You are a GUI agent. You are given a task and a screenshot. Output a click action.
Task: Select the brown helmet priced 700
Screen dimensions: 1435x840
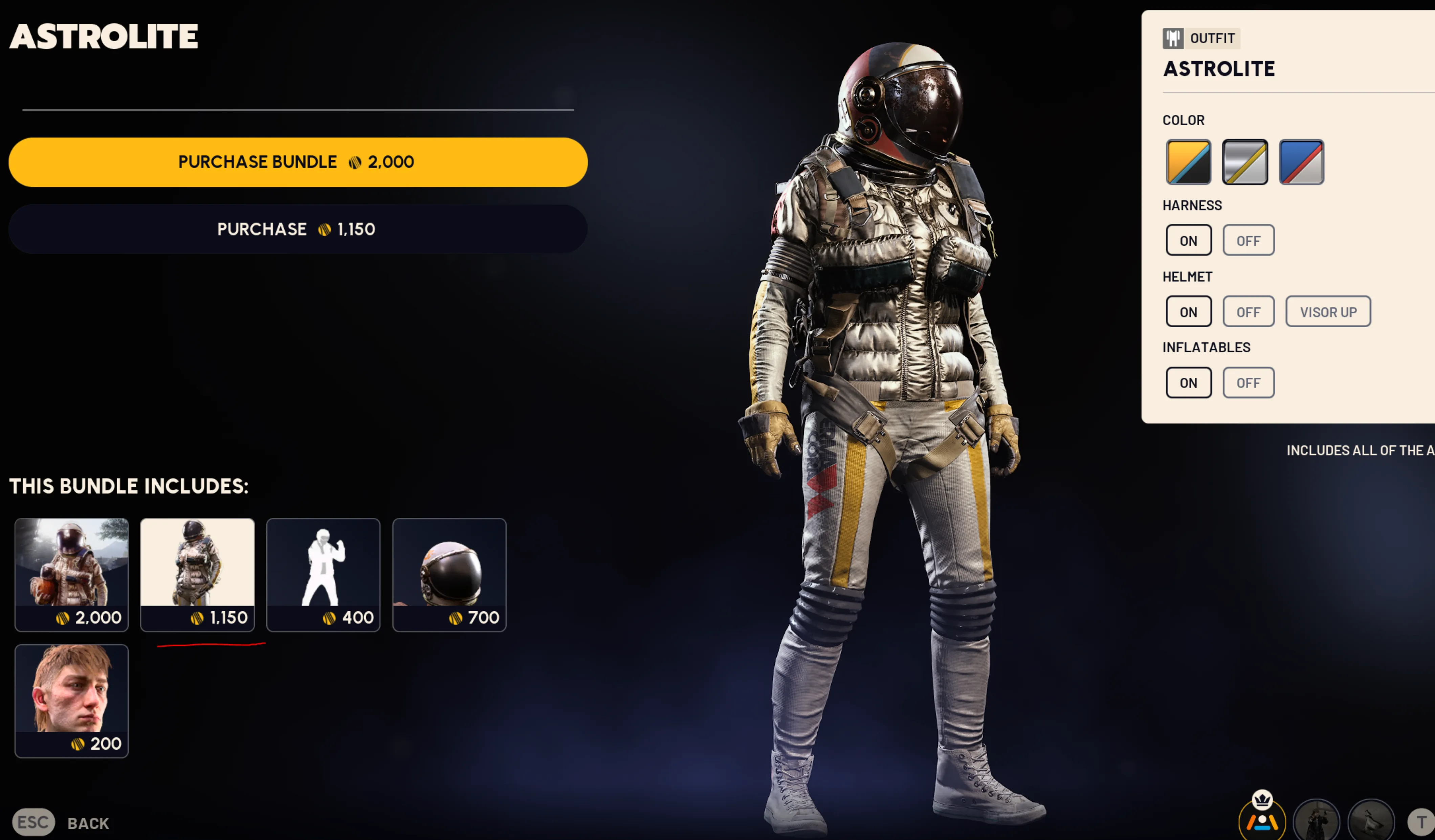(x=449, y=574)
